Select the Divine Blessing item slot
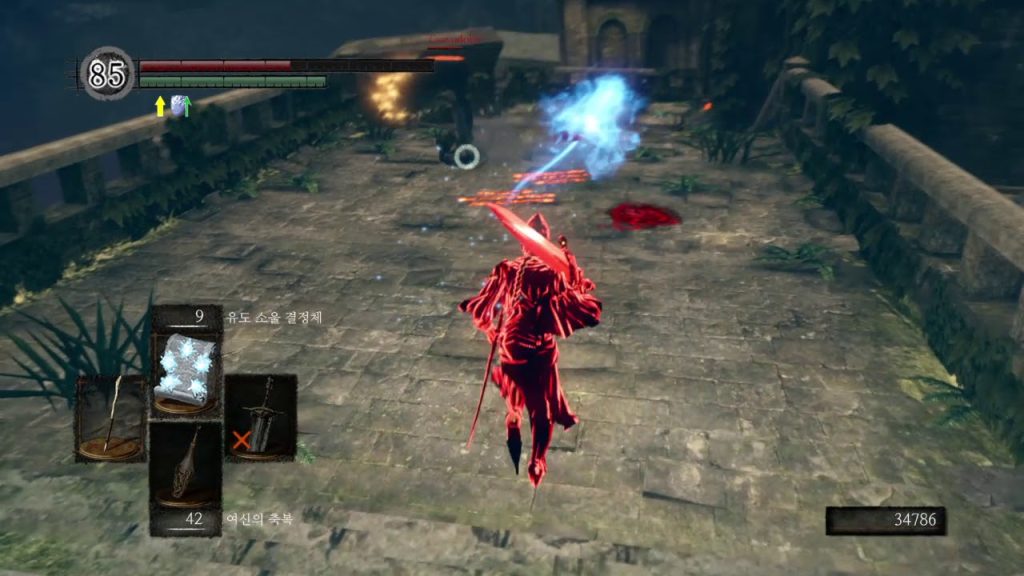The image size is (1024, 576). (x=186, y=463)
